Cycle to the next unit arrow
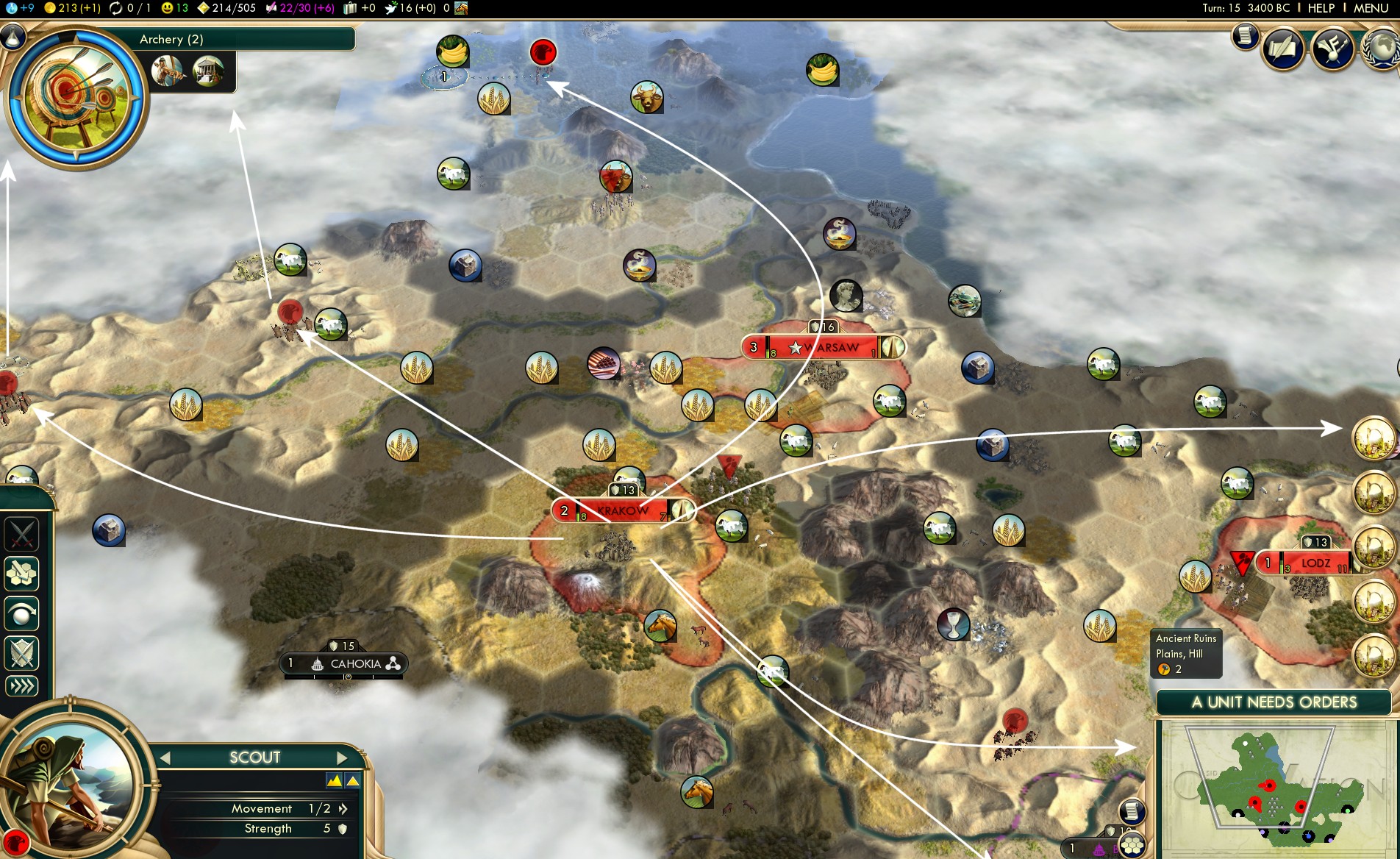This screenshot has width=1400, height=859. tap(342, 758)
